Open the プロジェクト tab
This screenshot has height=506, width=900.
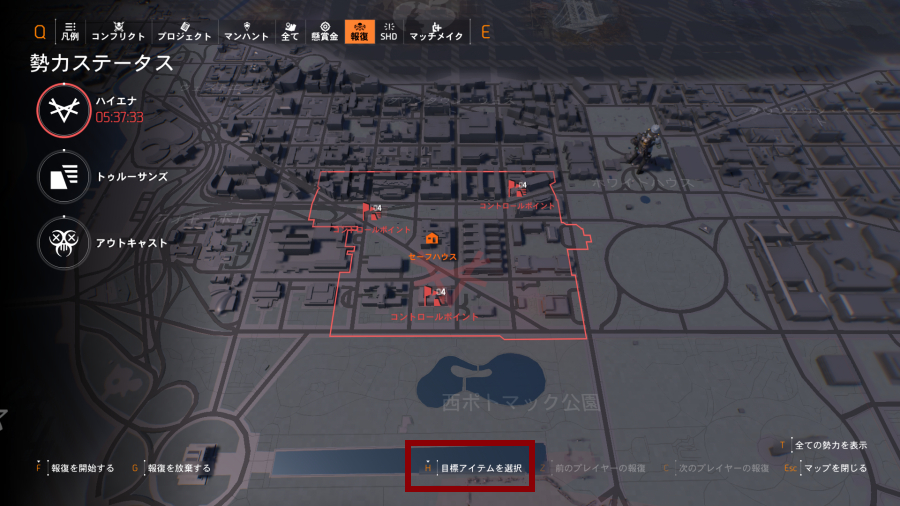coord(185,31)
